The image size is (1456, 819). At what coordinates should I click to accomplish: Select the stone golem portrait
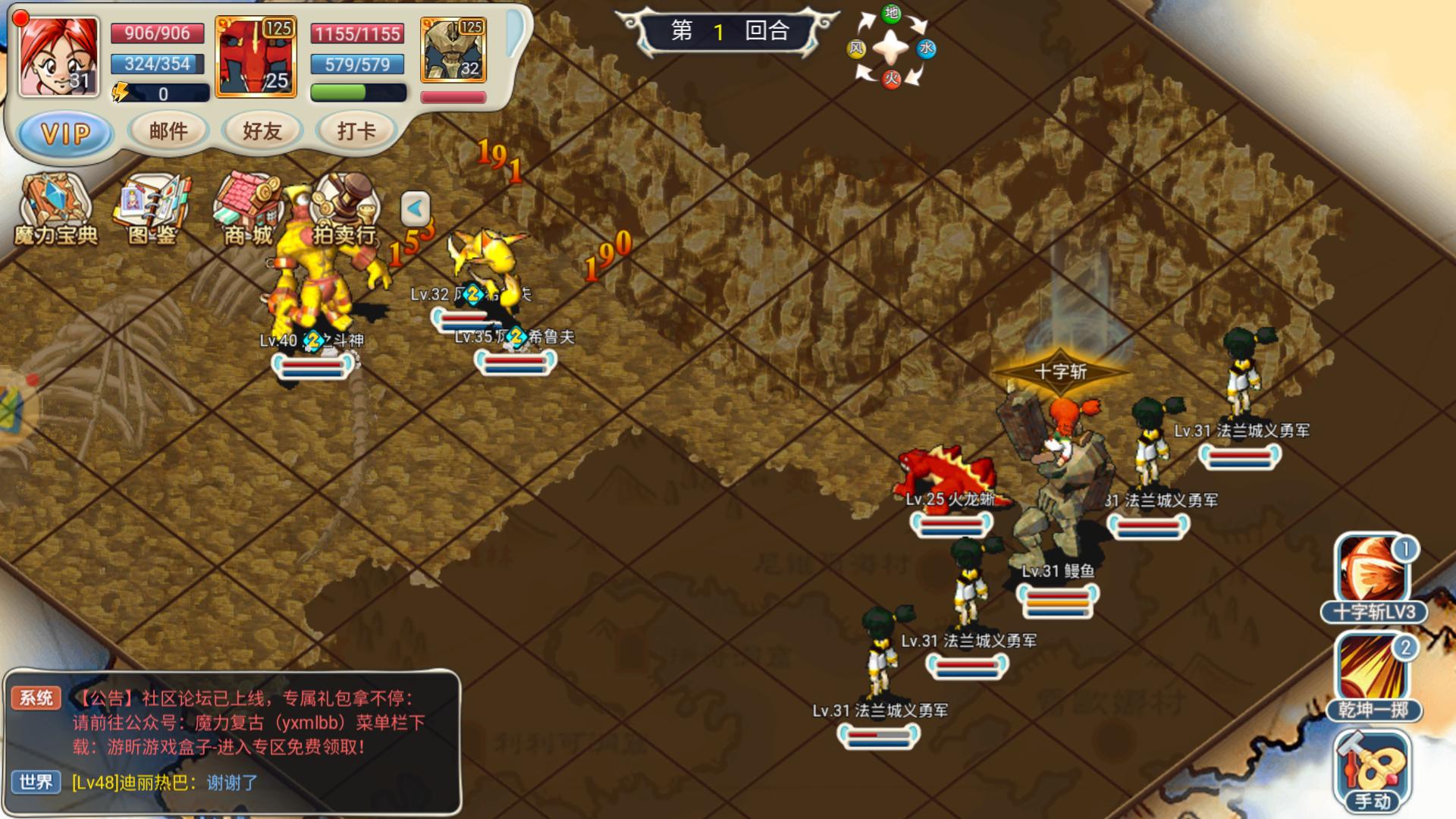[453, 50]
